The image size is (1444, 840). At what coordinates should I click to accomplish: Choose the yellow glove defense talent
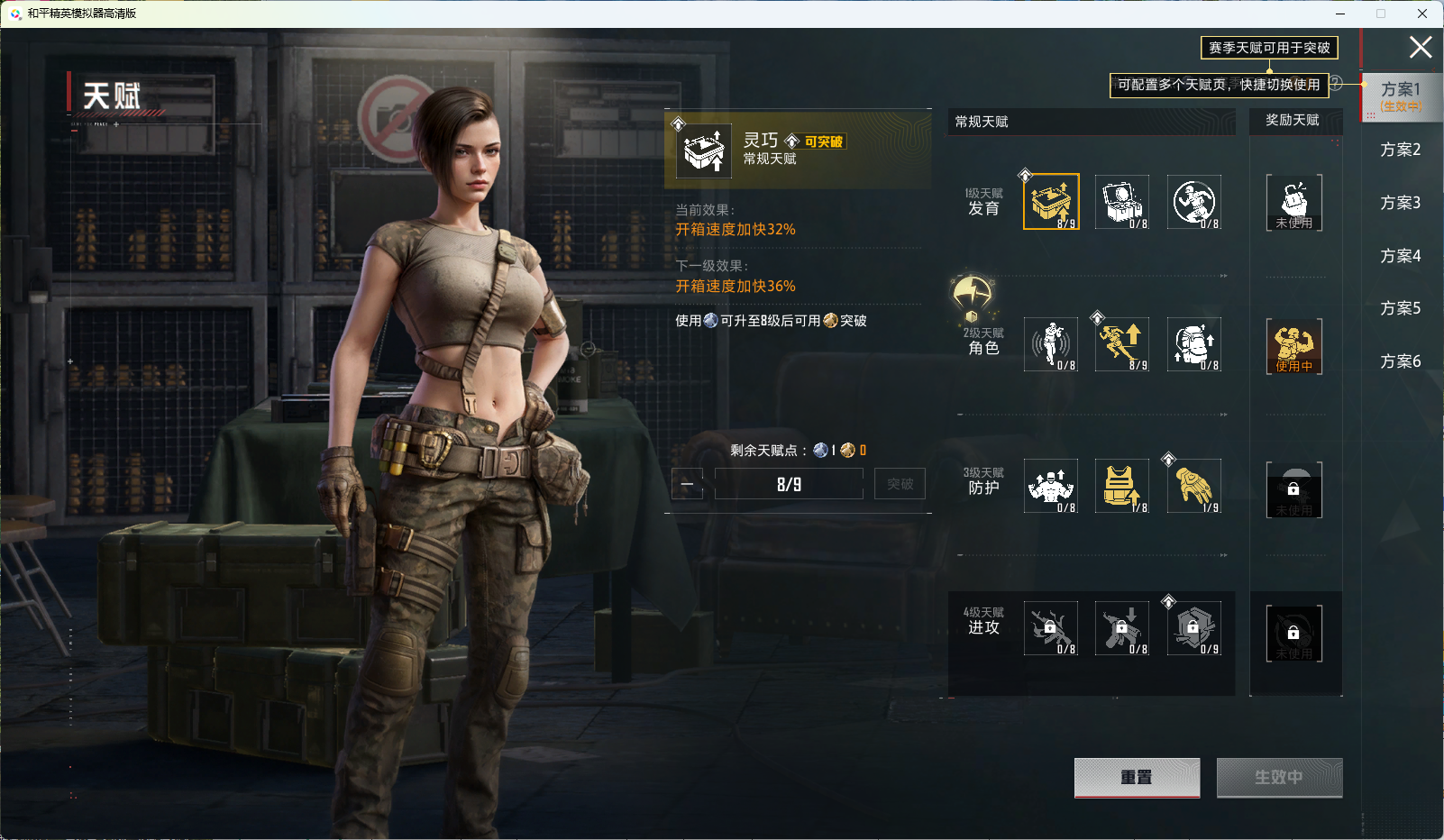tap(1194, 487)
